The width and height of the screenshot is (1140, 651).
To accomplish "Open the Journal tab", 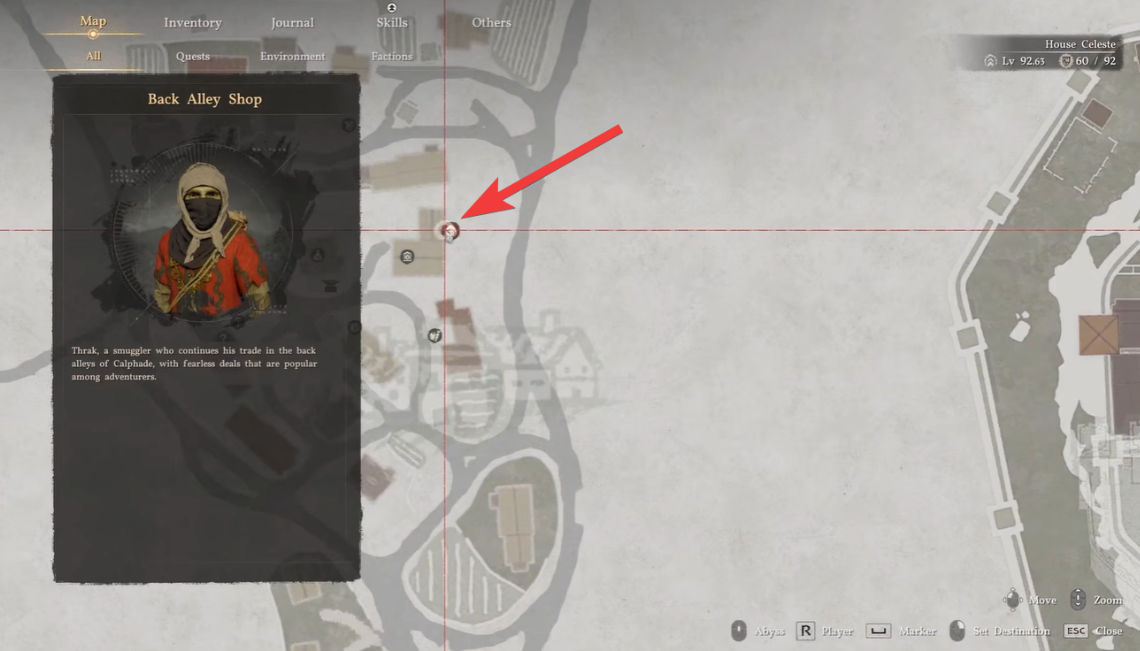I will coord(292,23).
